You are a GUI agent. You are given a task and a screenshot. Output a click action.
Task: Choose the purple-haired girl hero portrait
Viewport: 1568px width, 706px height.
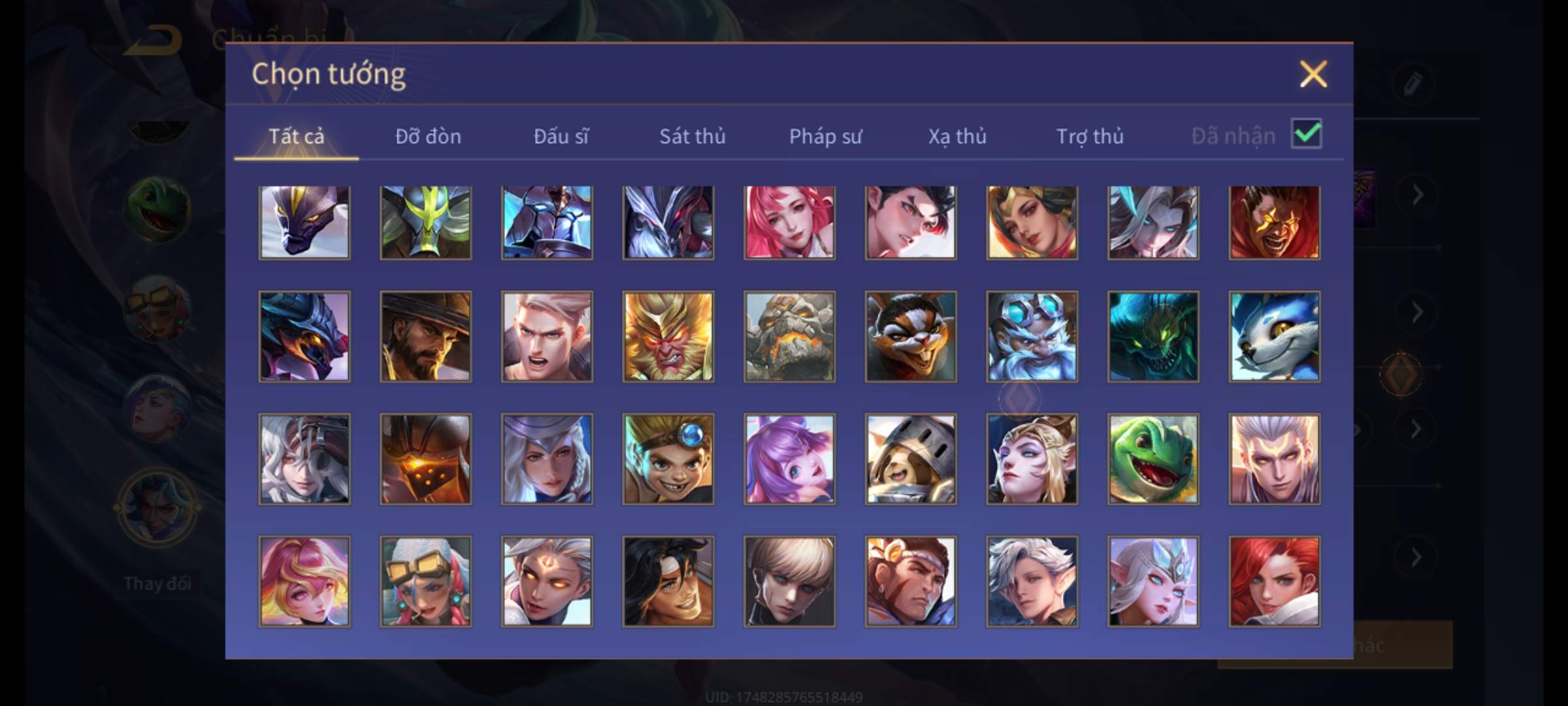click(789, 459)
